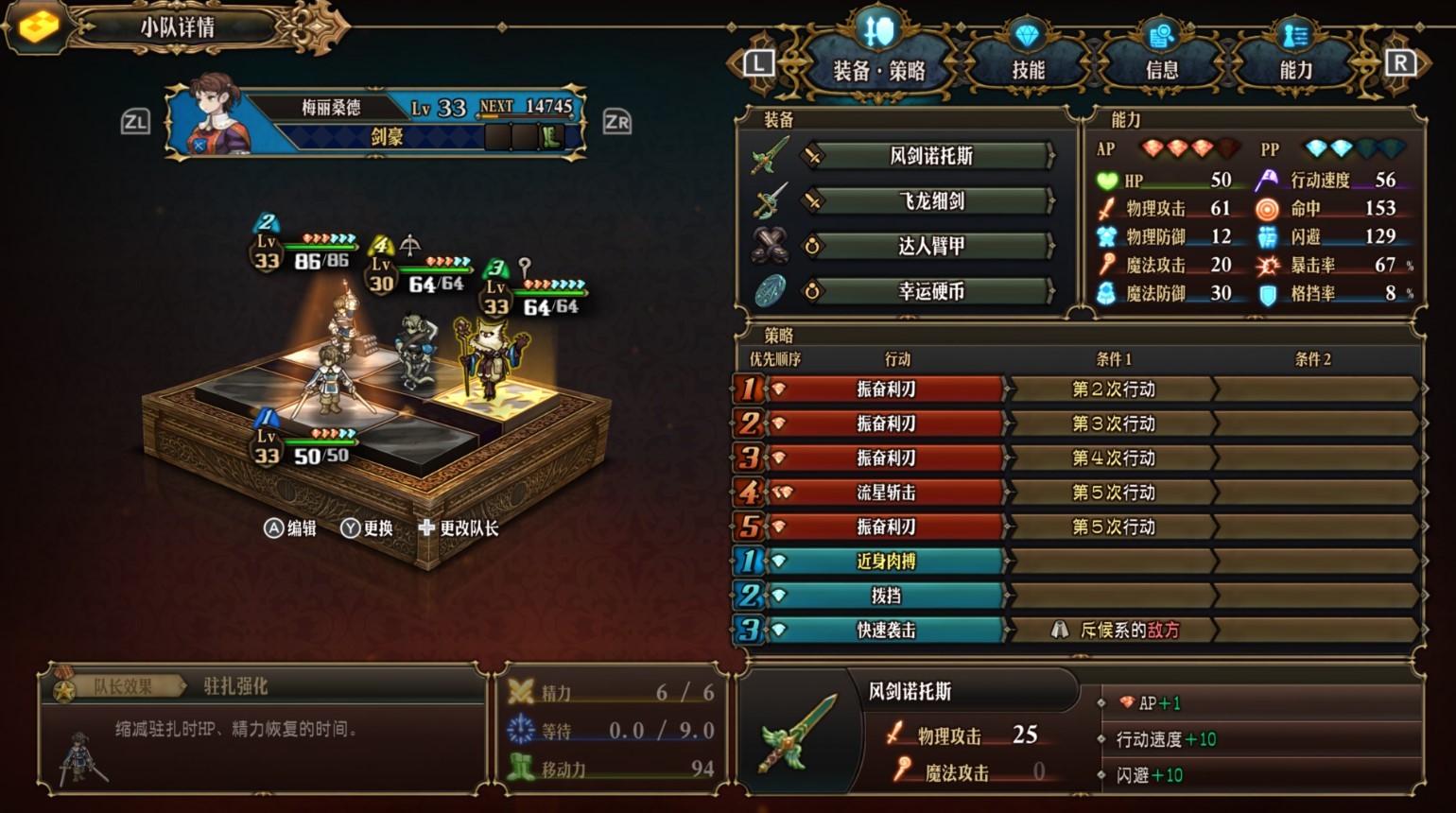Open the condition slot for 流星斩击

1114,492
